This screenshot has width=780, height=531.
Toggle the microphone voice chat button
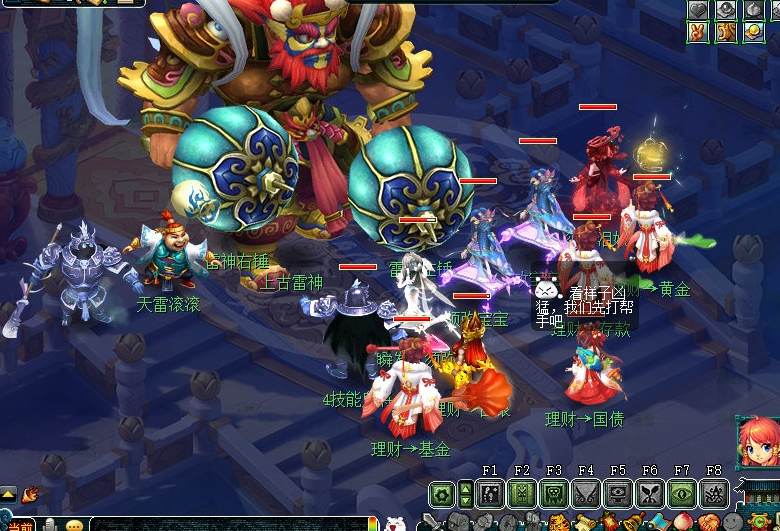point(49,525)
